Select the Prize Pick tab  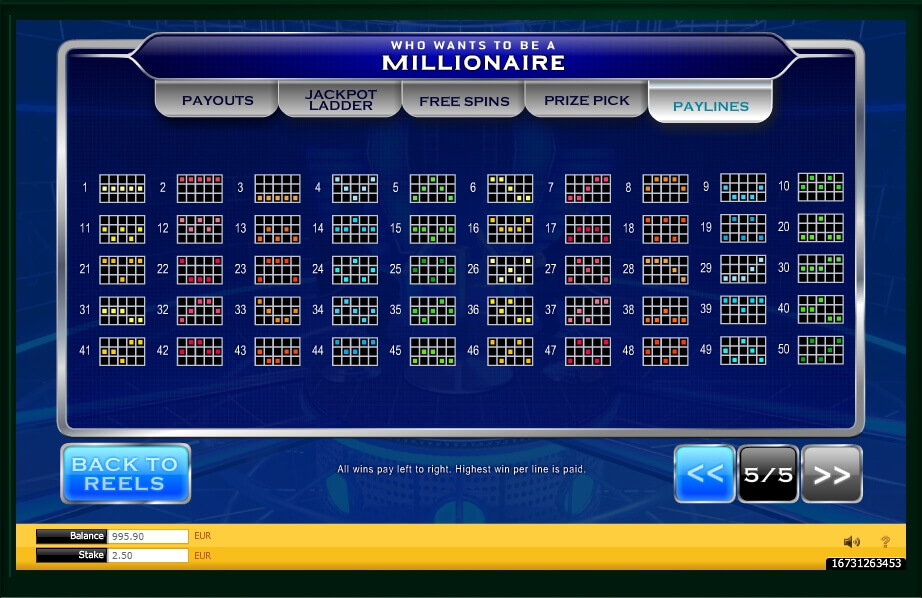pos(587,100)
